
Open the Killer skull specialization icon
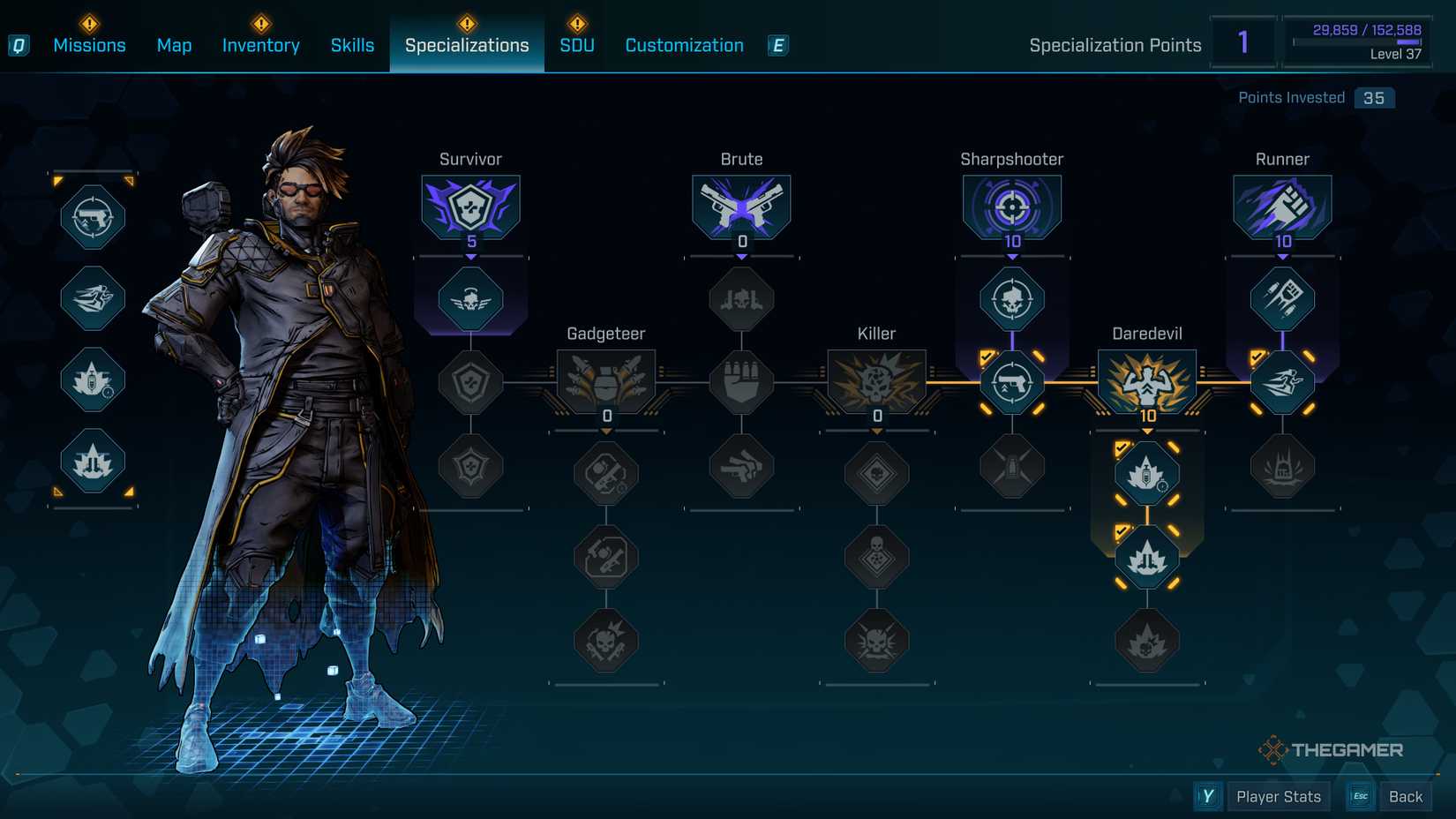click(876, 380)
